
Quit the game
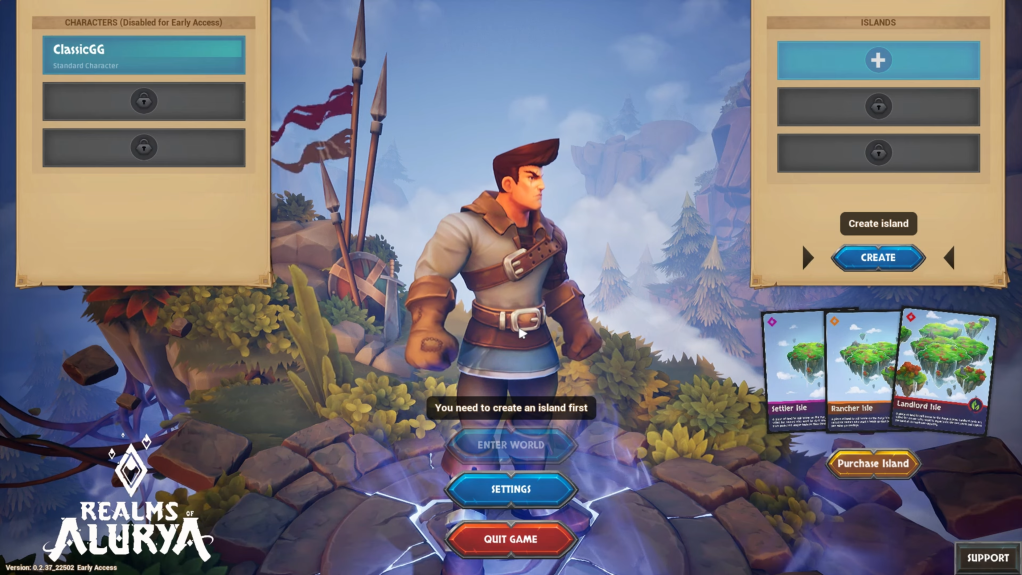[511, 539]
